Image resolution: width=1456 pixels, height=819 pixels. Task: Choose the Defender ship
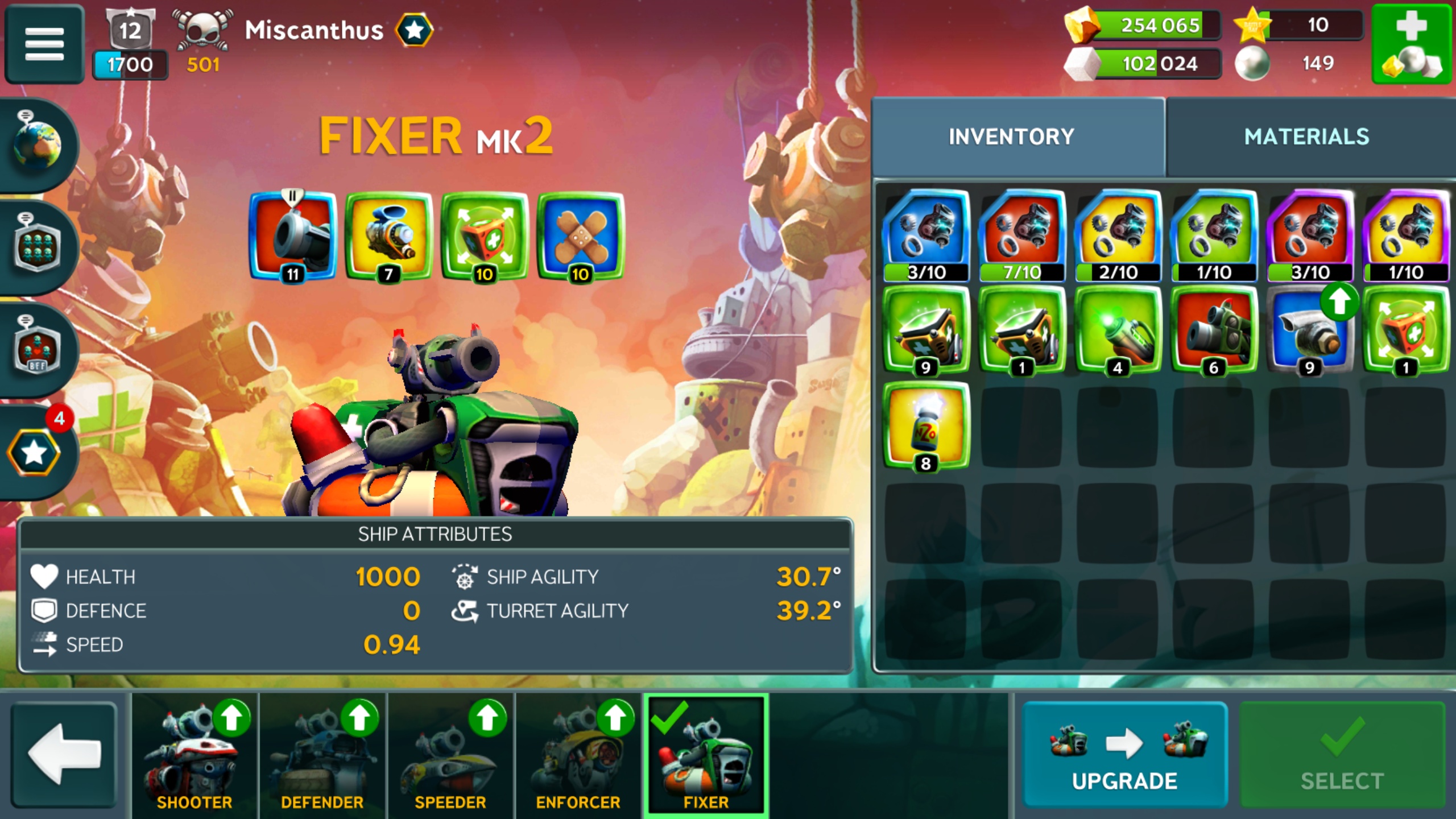(x=322, y=754)
